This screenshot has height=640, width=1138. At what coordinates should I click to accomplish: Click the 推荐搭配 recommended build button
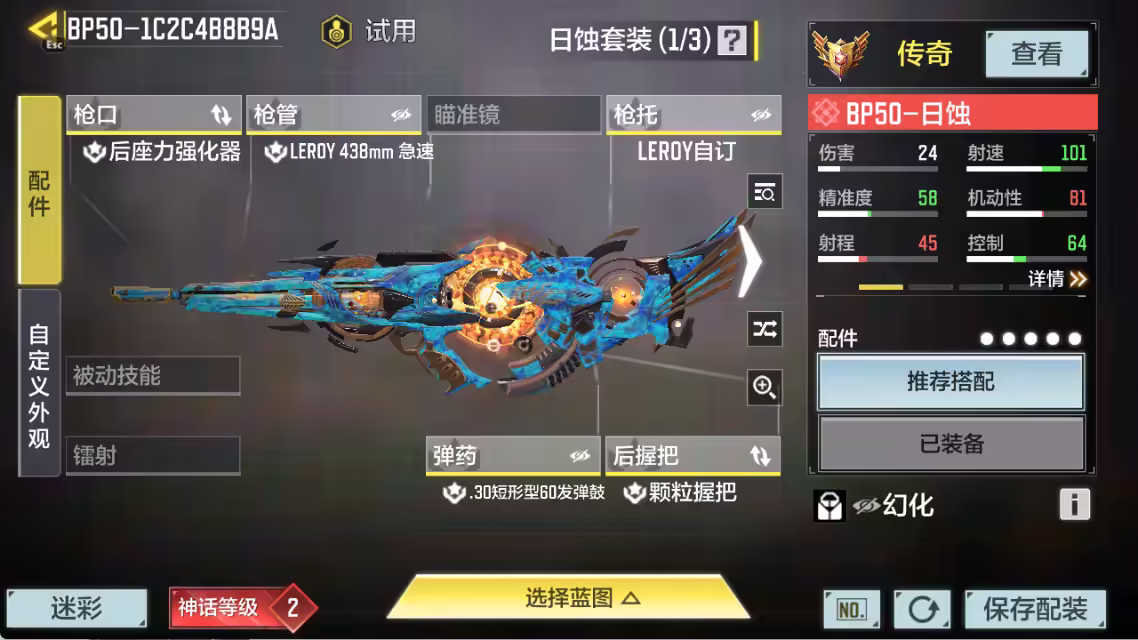coord(950,382)
